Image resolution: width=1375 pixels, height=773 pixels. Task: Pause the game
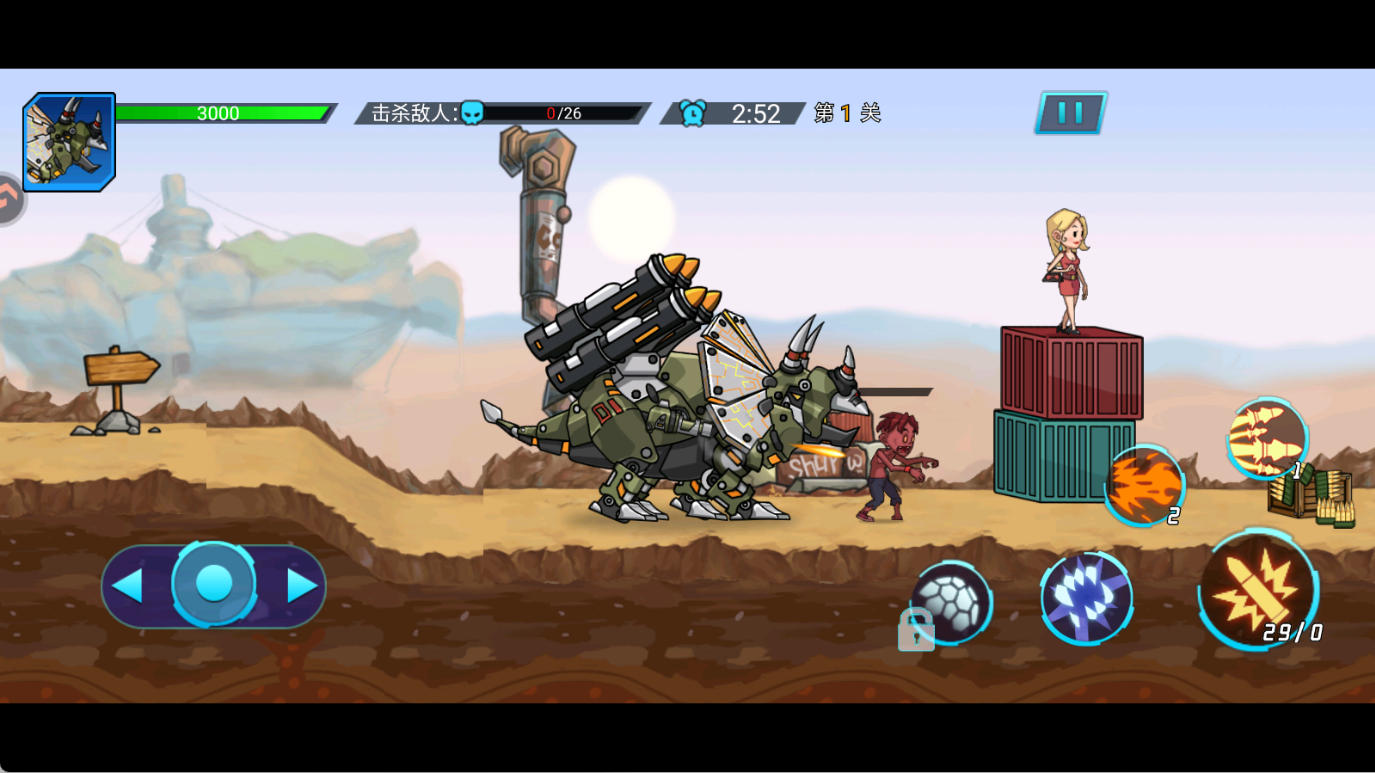pos(1070,113)
